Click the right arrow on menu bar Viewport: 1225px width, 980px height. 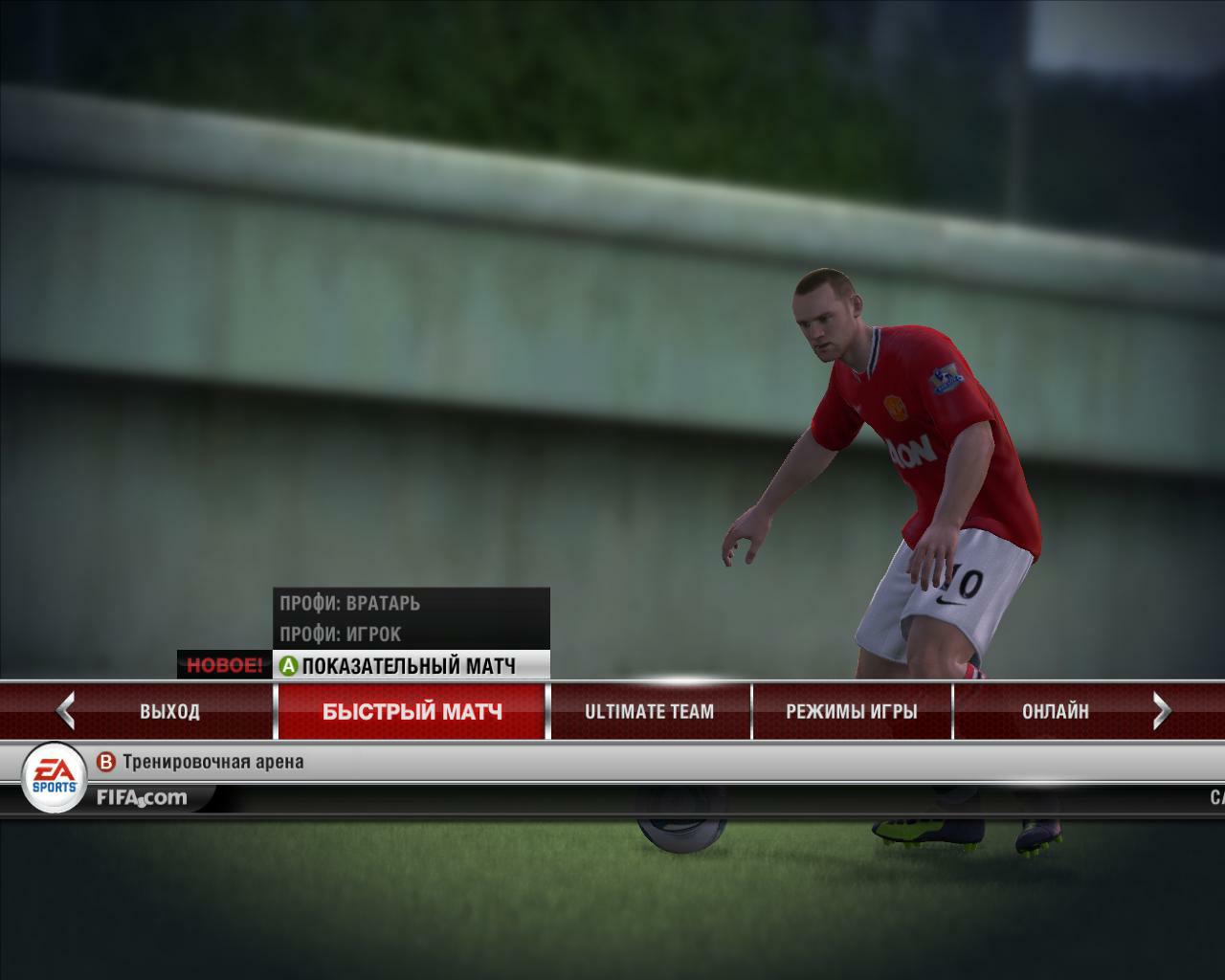1162,711
